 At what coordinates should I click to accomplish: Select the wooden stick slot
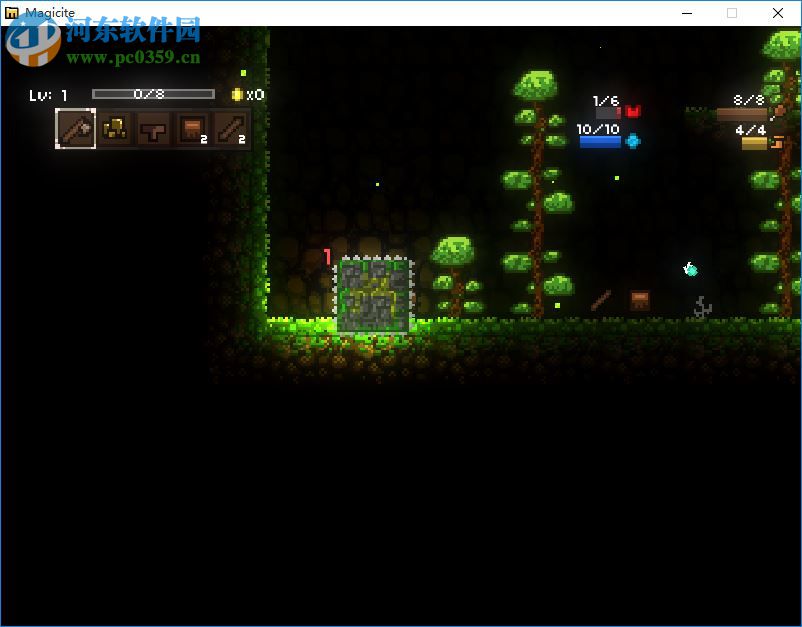[229, 129]
